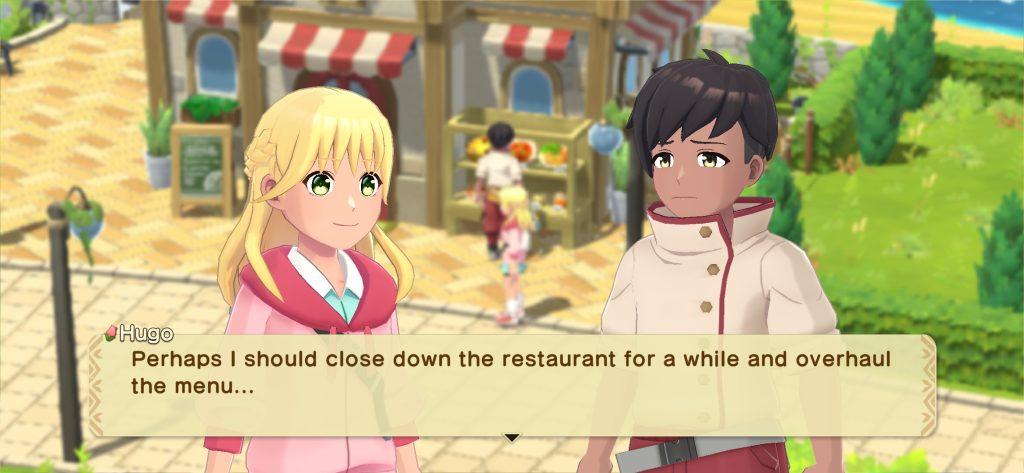
Task: Click Hugo's dialogue box to continue
Action: (512, 385)
